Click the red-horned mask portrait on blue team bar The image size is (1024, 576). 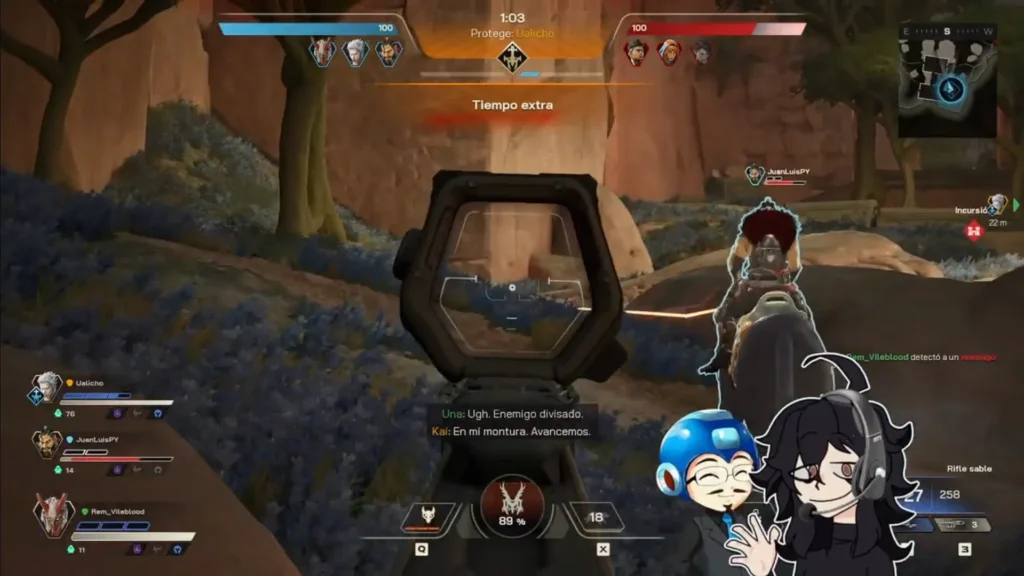pos(322,52)
